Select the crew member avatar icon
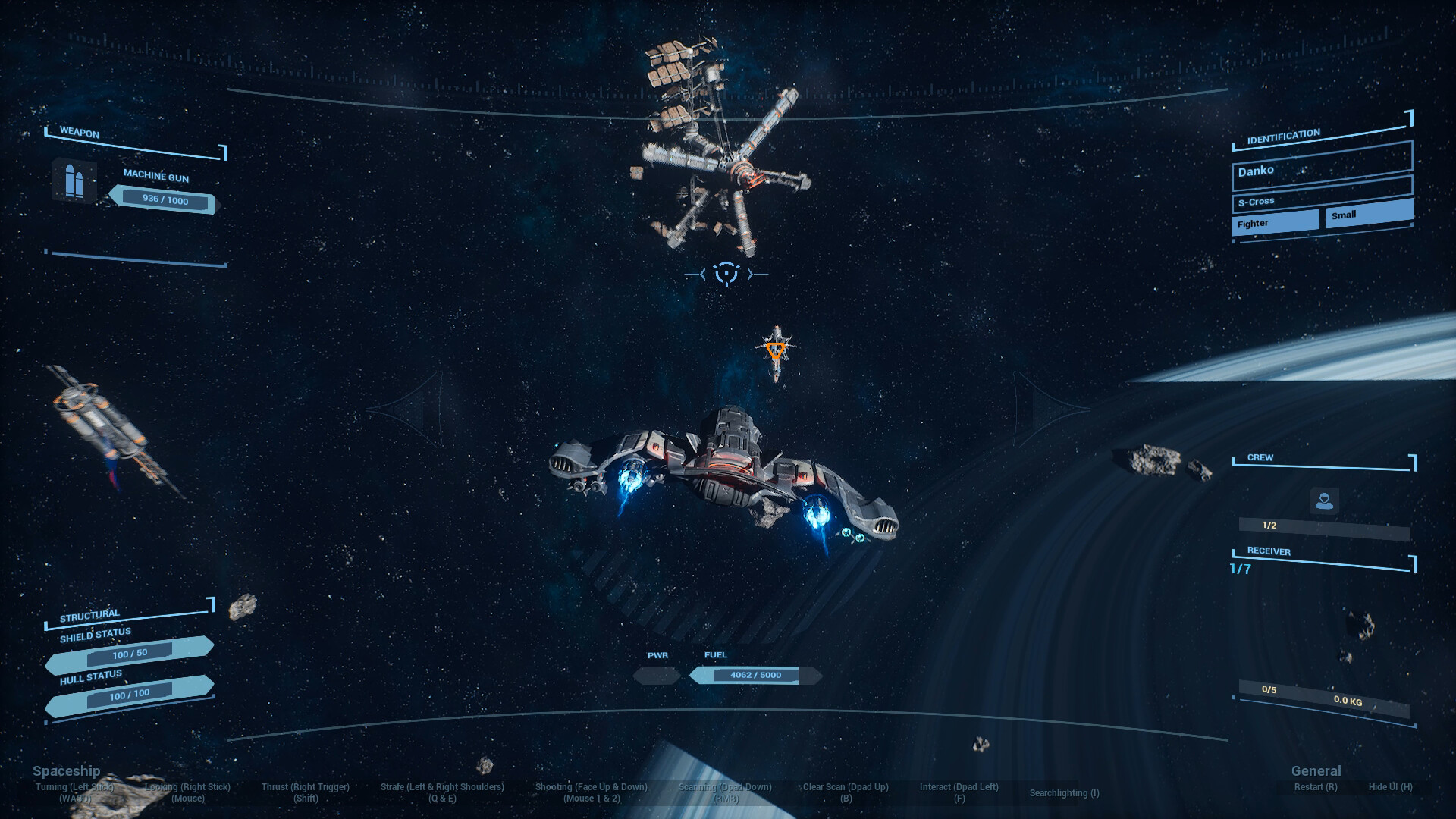The image size is (1456, 819). click(1325, 500)
